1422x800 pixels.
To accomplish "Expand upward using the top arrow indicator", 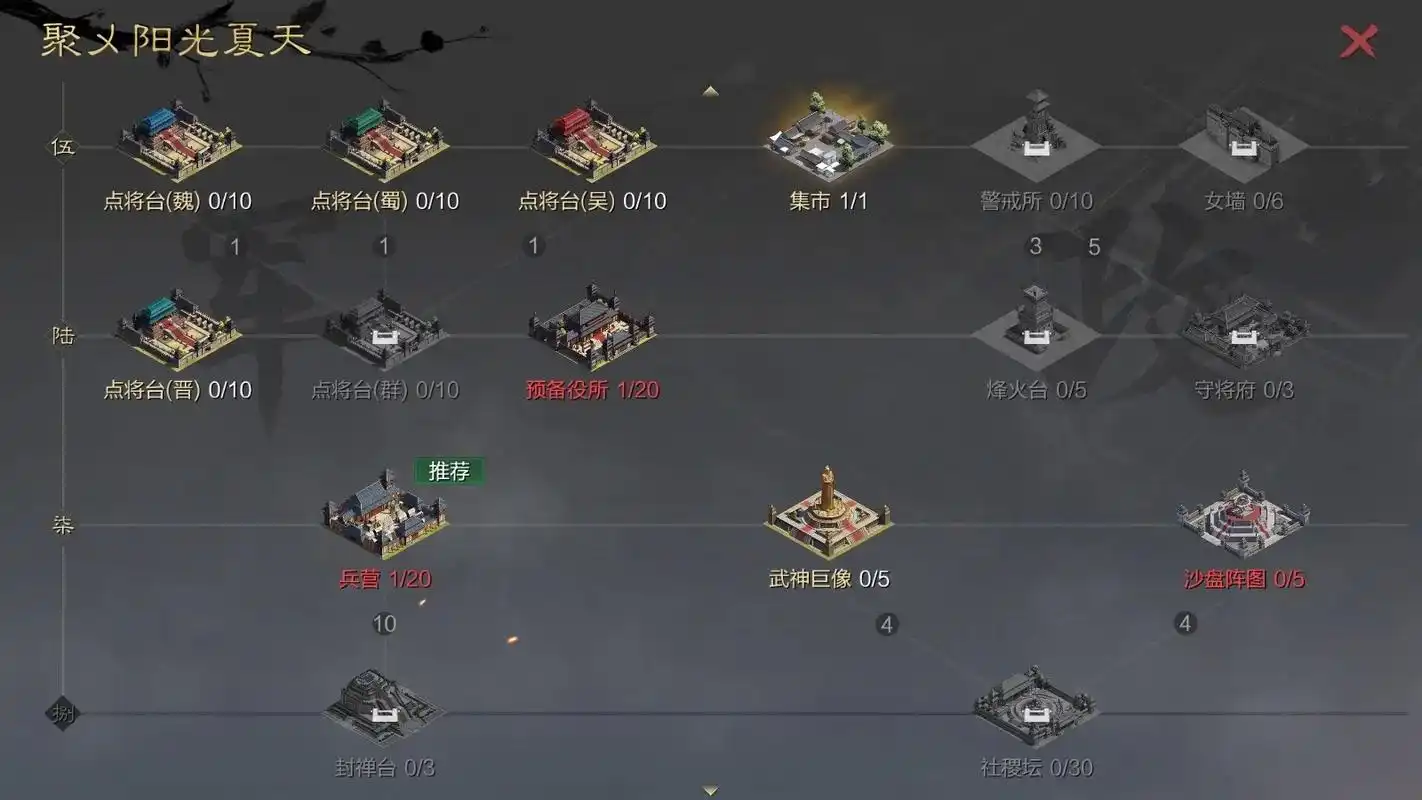I will point(710,90).
